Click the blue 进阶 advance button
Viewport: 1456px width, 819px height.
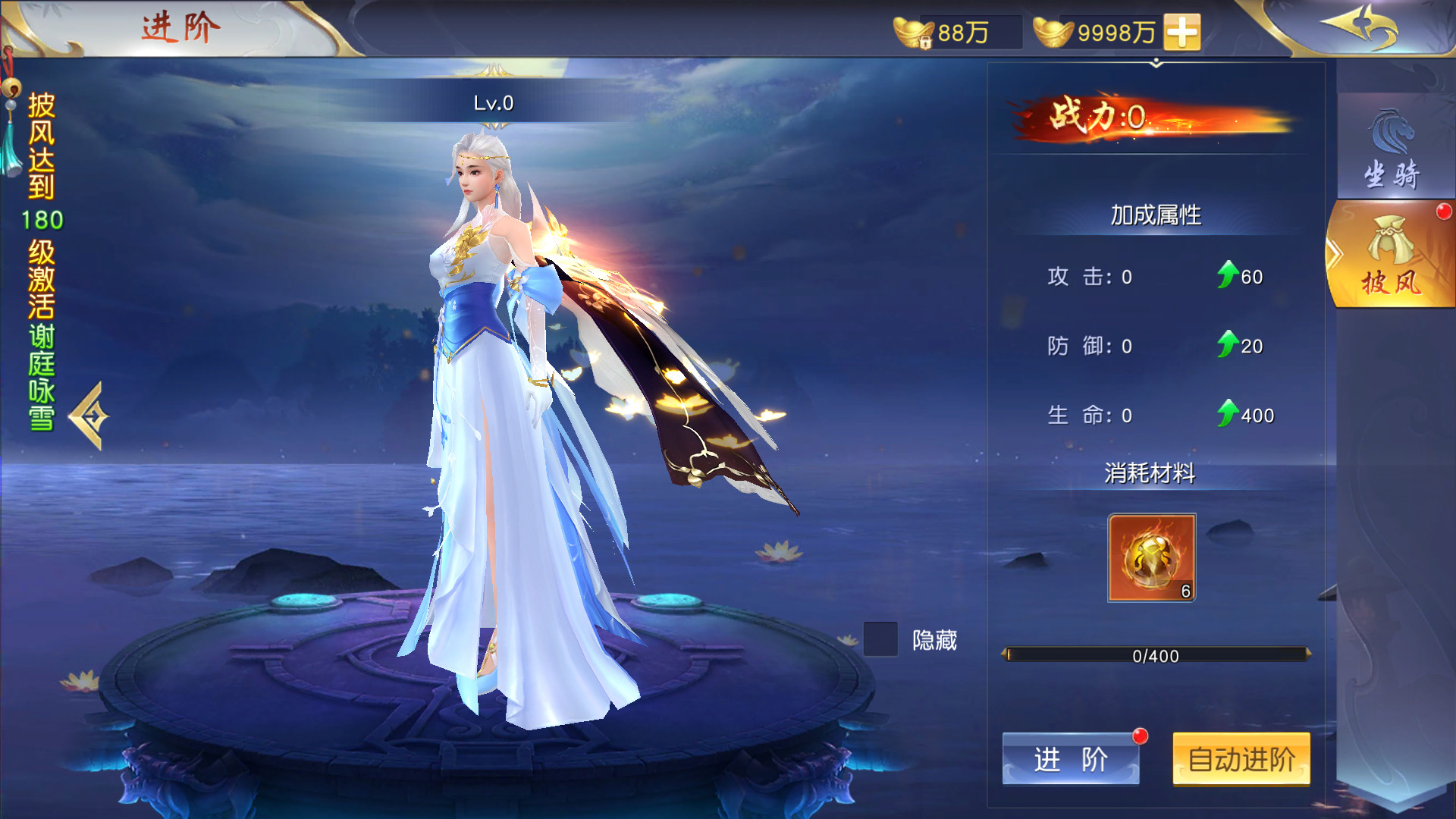(1070, 758)
